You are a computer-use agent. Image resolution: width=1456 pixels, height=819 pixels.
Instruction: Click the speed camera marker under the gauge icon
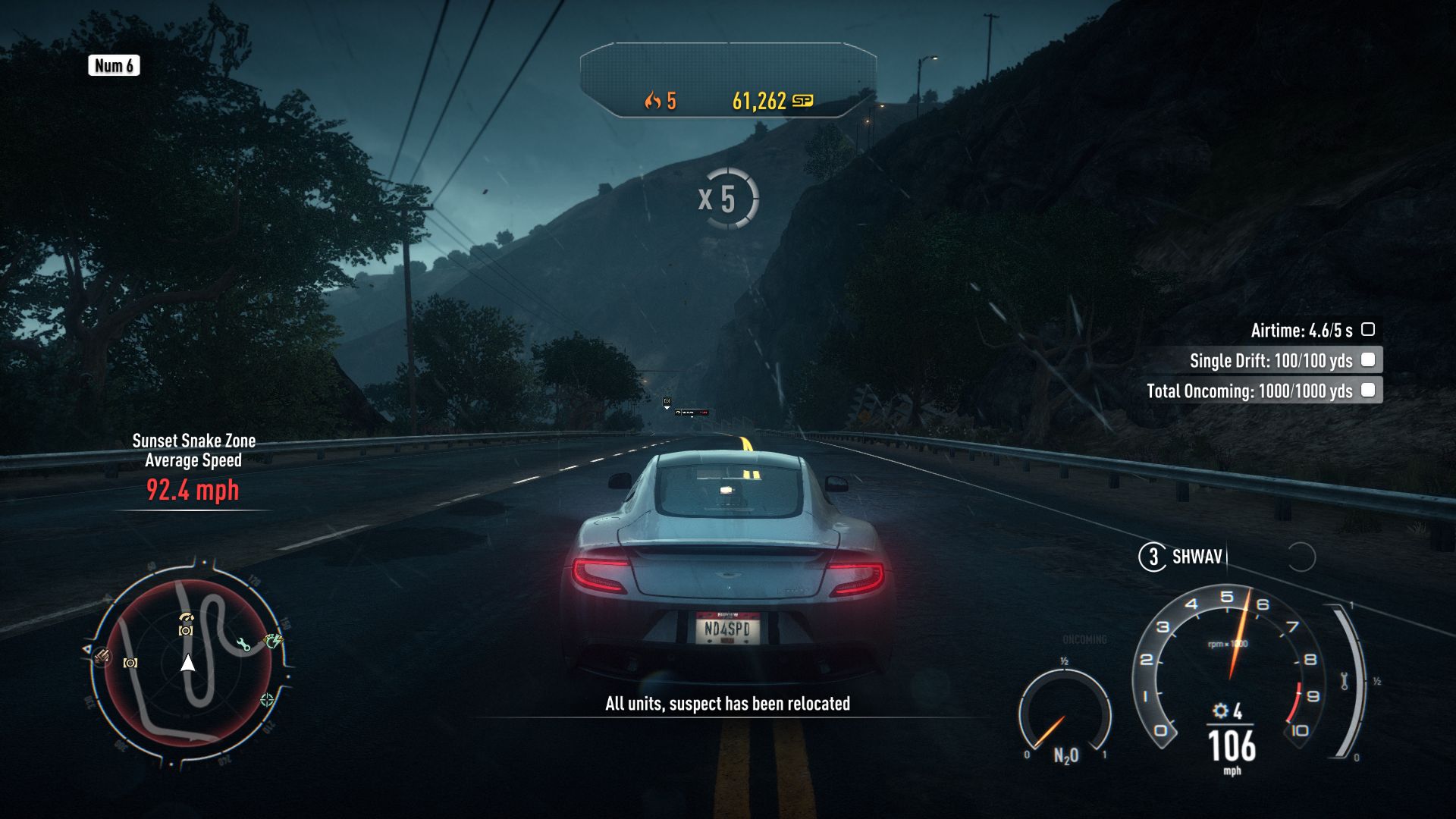point(186,630)
